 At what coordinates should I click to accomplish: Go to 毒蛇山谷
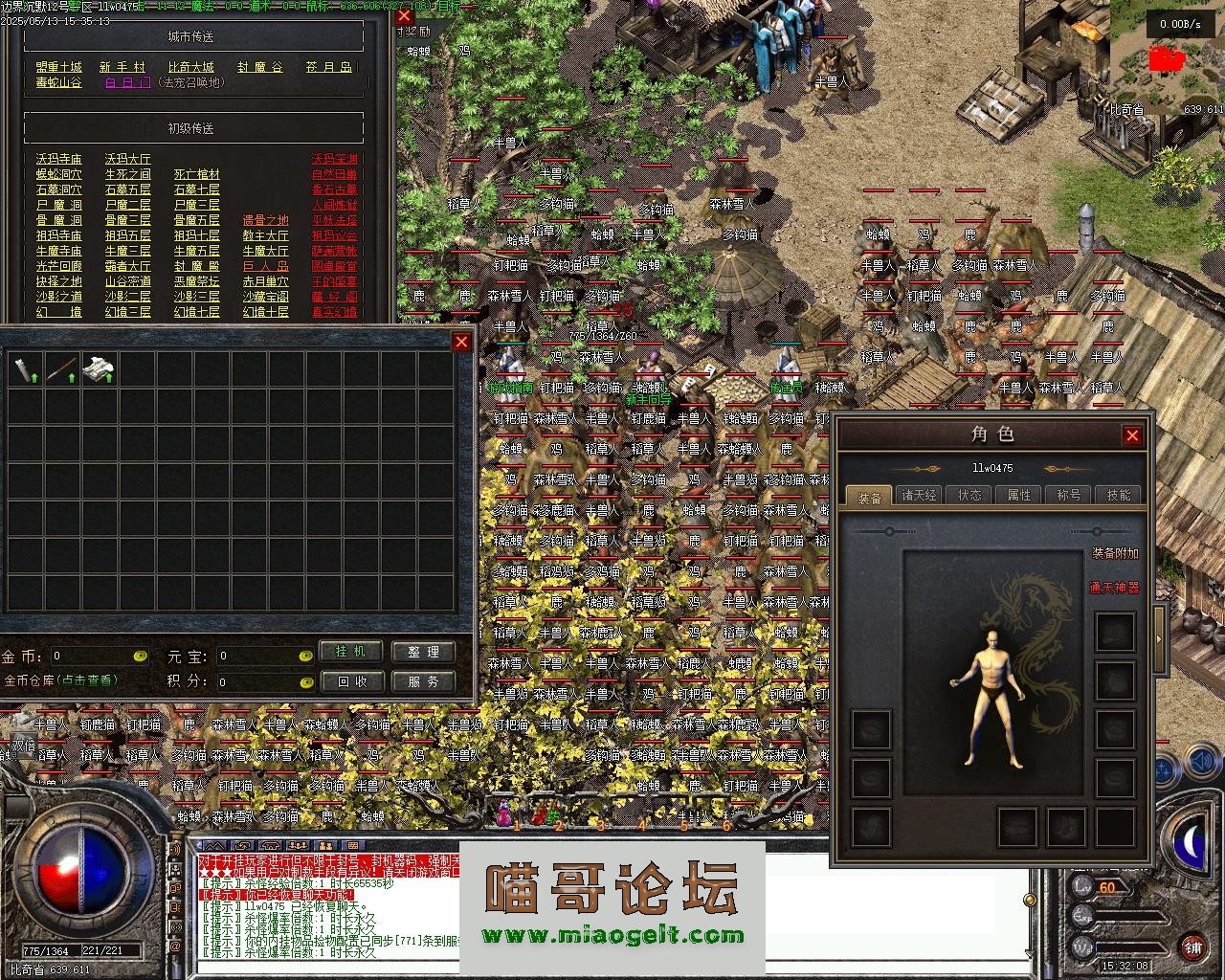59,83
